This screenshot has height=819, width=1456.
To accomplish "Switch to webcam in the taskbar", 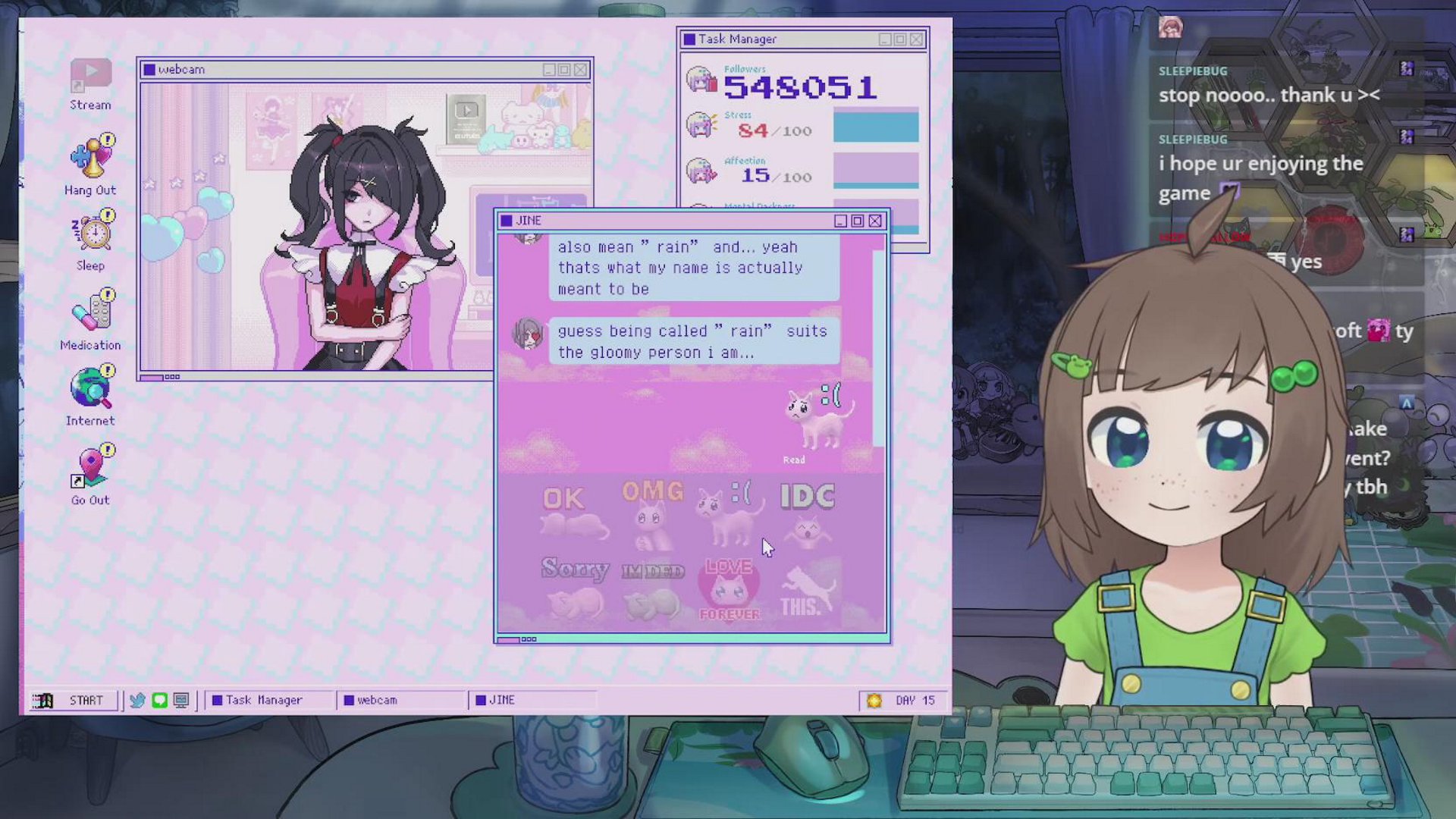I will [377, 700].
